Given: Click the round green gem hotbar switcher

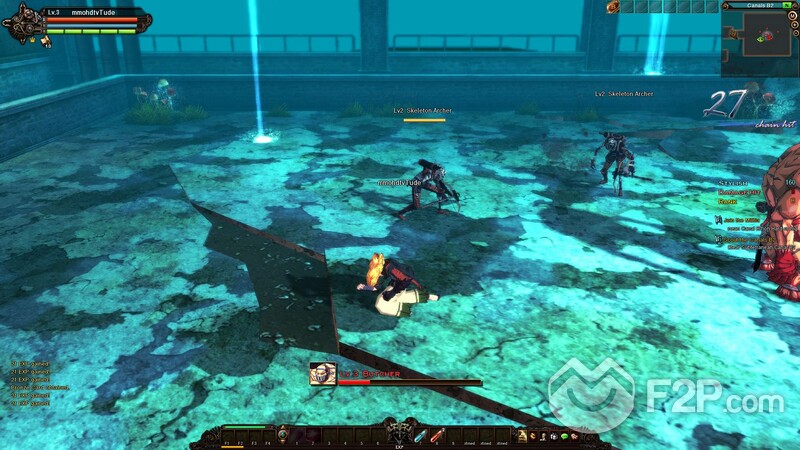Looking at the screenshot, I should 283,435.
